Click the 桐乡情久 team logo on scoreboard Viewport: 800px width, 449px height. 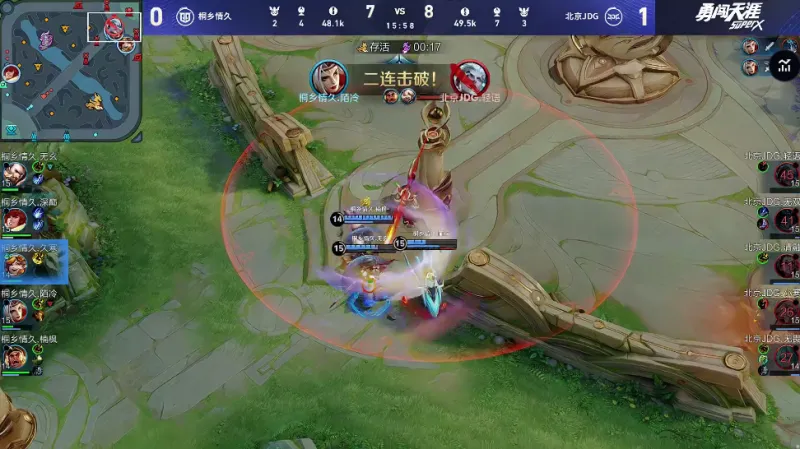pos(184,16)
